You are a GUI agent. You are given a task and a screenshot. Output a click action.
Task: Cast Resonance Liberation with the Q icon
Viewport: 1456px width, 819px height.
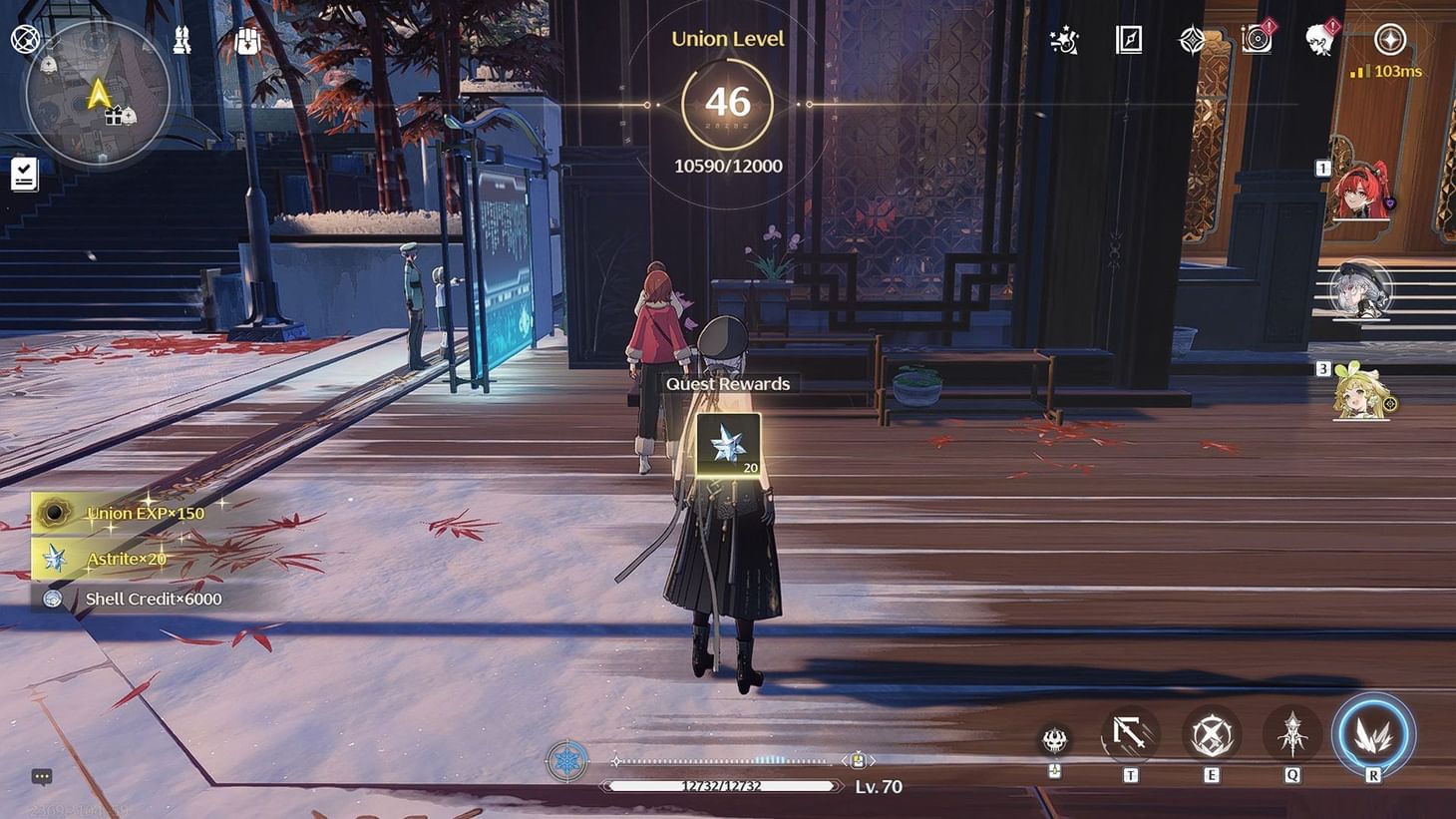click(x=1292, y=735)
